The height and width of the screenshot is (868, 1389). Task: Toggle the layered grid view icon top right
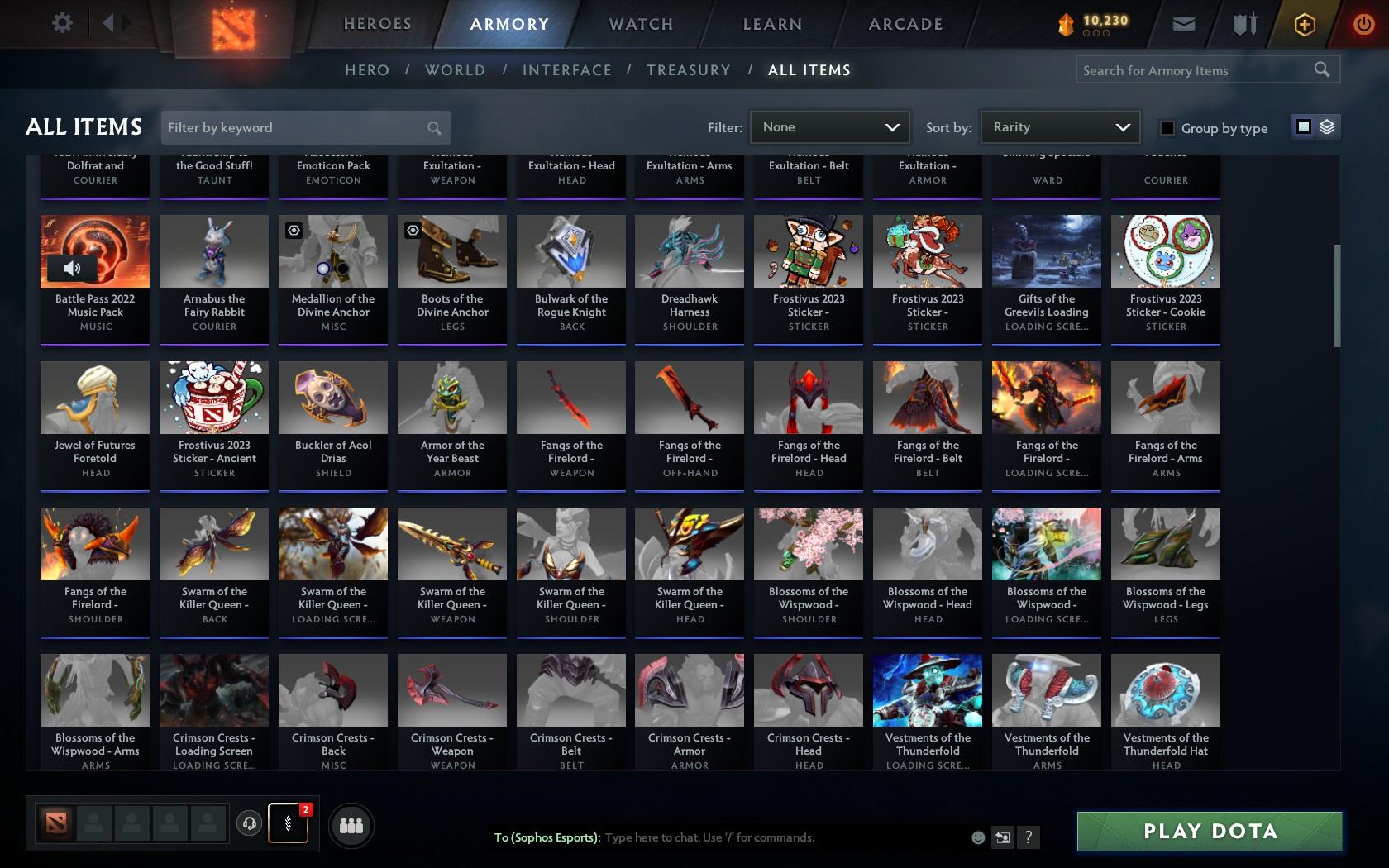1328,128
